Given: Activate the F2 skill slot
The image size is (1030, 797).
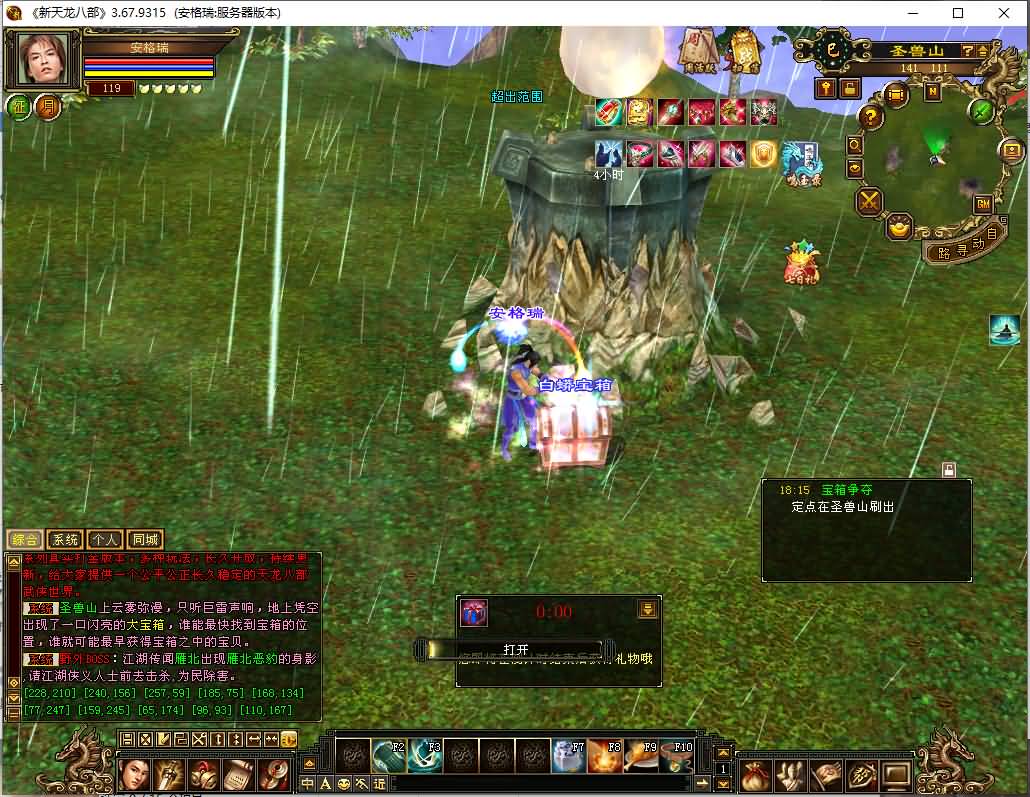Looking at the screenshot, I should (x=388, y=757).
